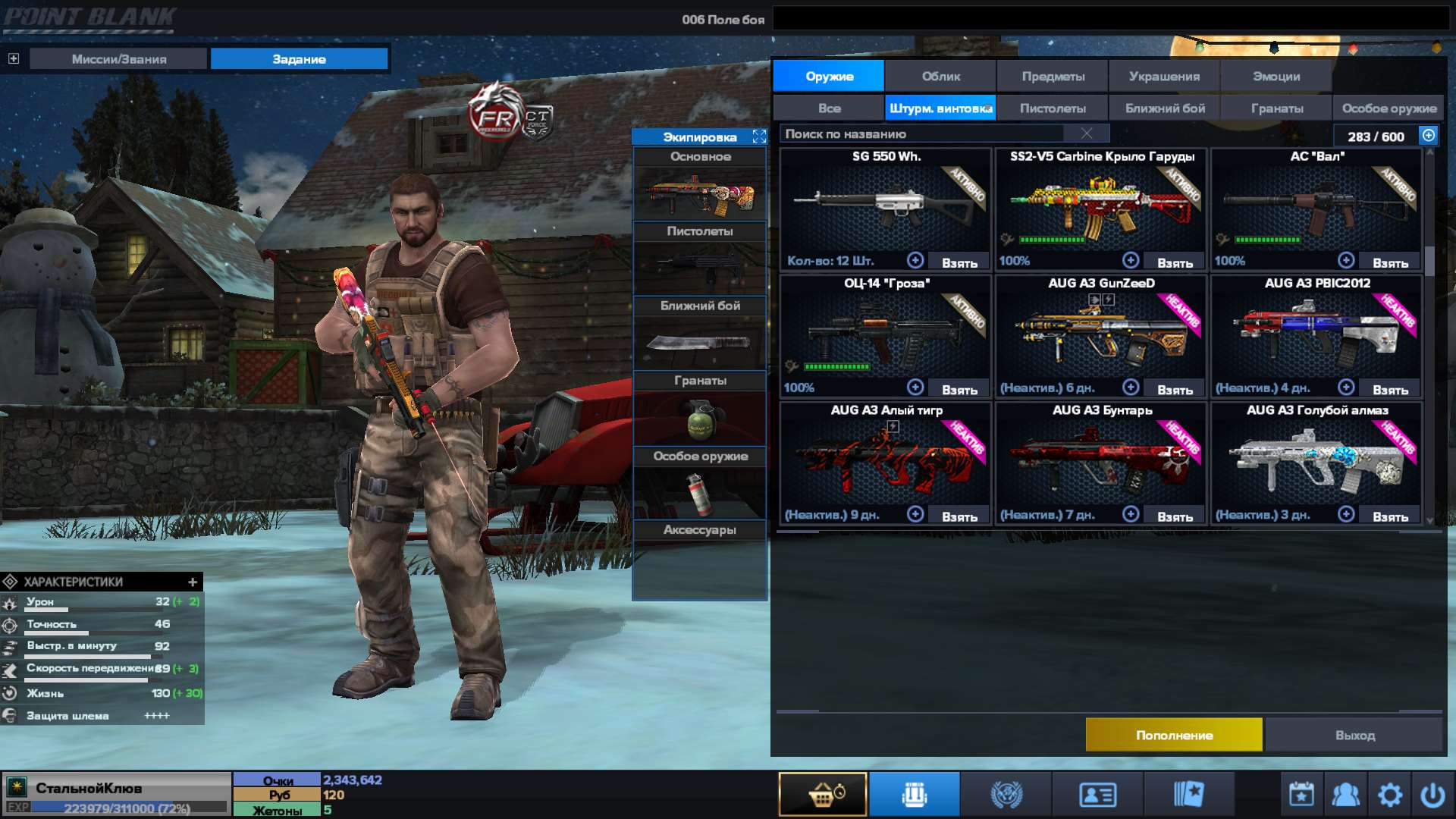Click the plus on Характеристики header
The width and height of the screenshot is (1456, 819).
pyautogui.click(x=193, y=582)
